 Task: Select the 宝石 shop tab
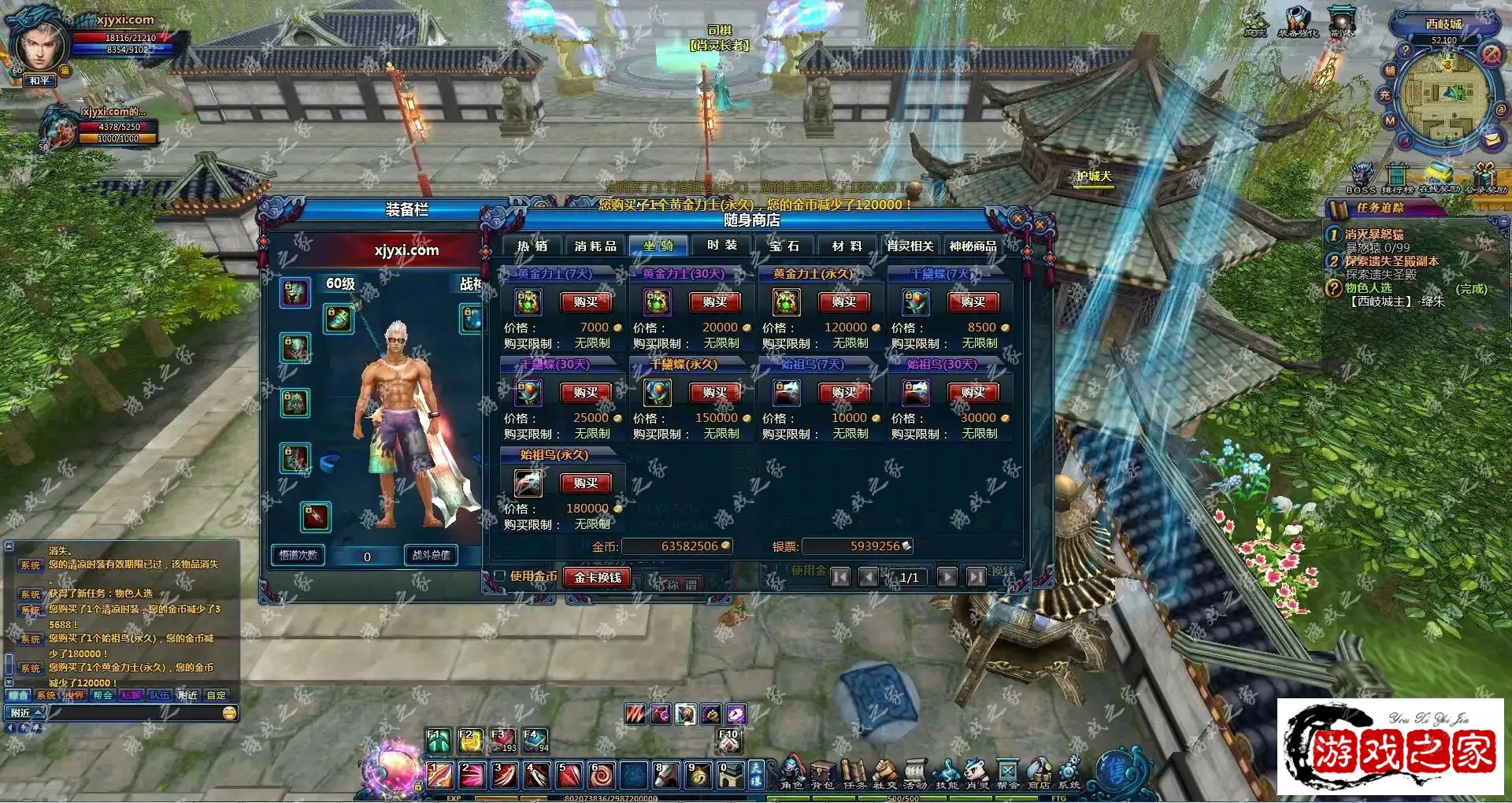tap(784, 246)
